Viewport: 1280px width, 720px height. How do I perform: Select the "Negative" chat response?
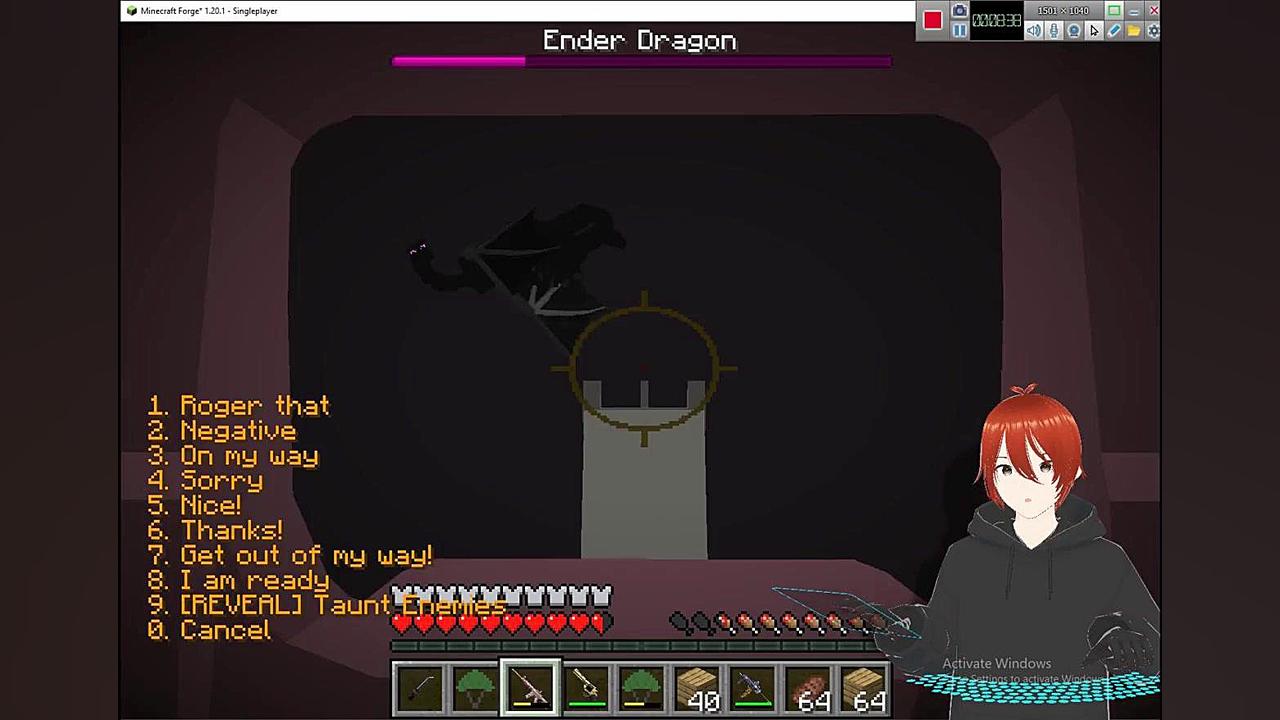pos(237,431)
